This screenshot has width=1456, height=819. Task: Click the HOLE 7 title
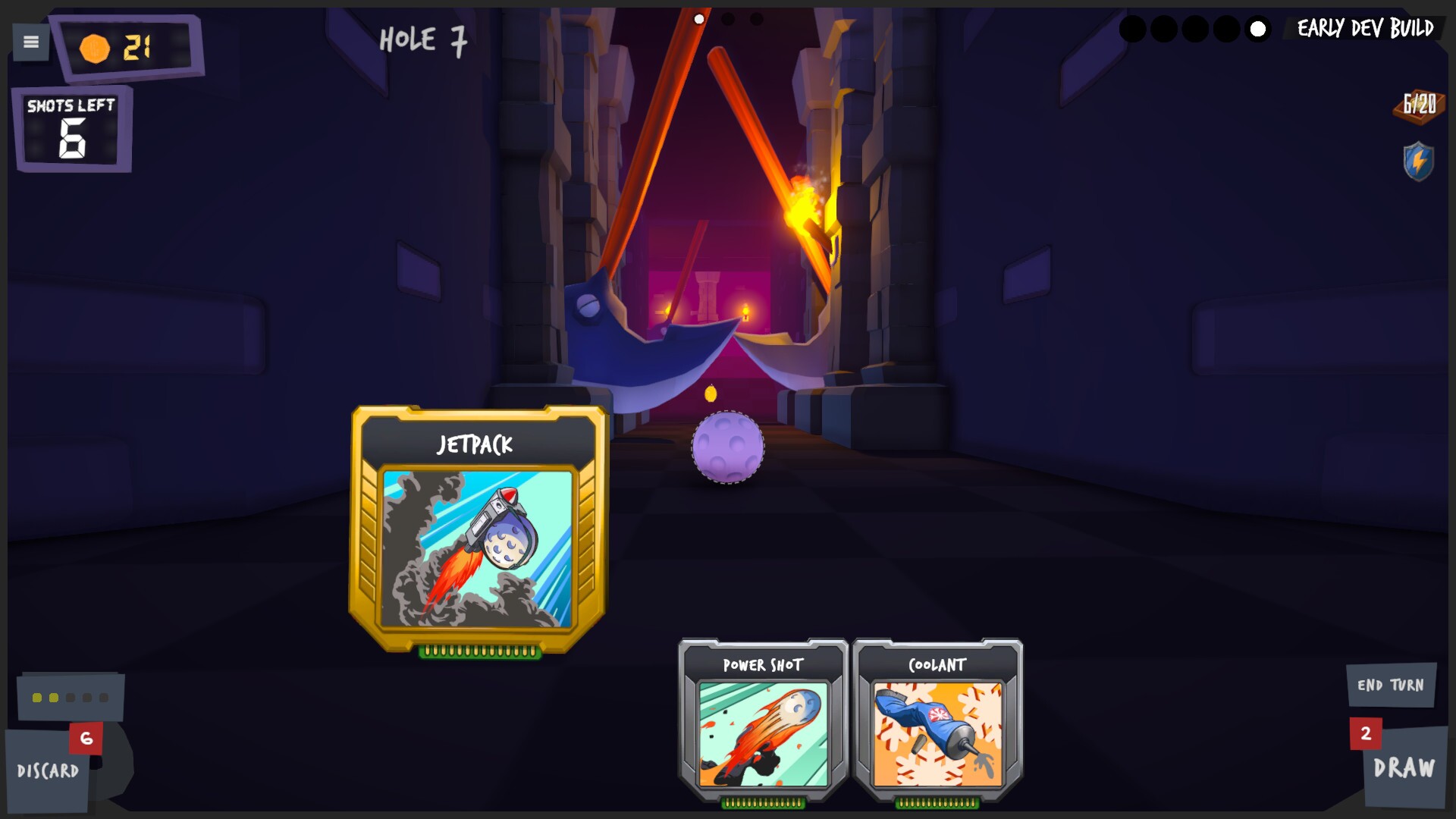tap(422, 42)
